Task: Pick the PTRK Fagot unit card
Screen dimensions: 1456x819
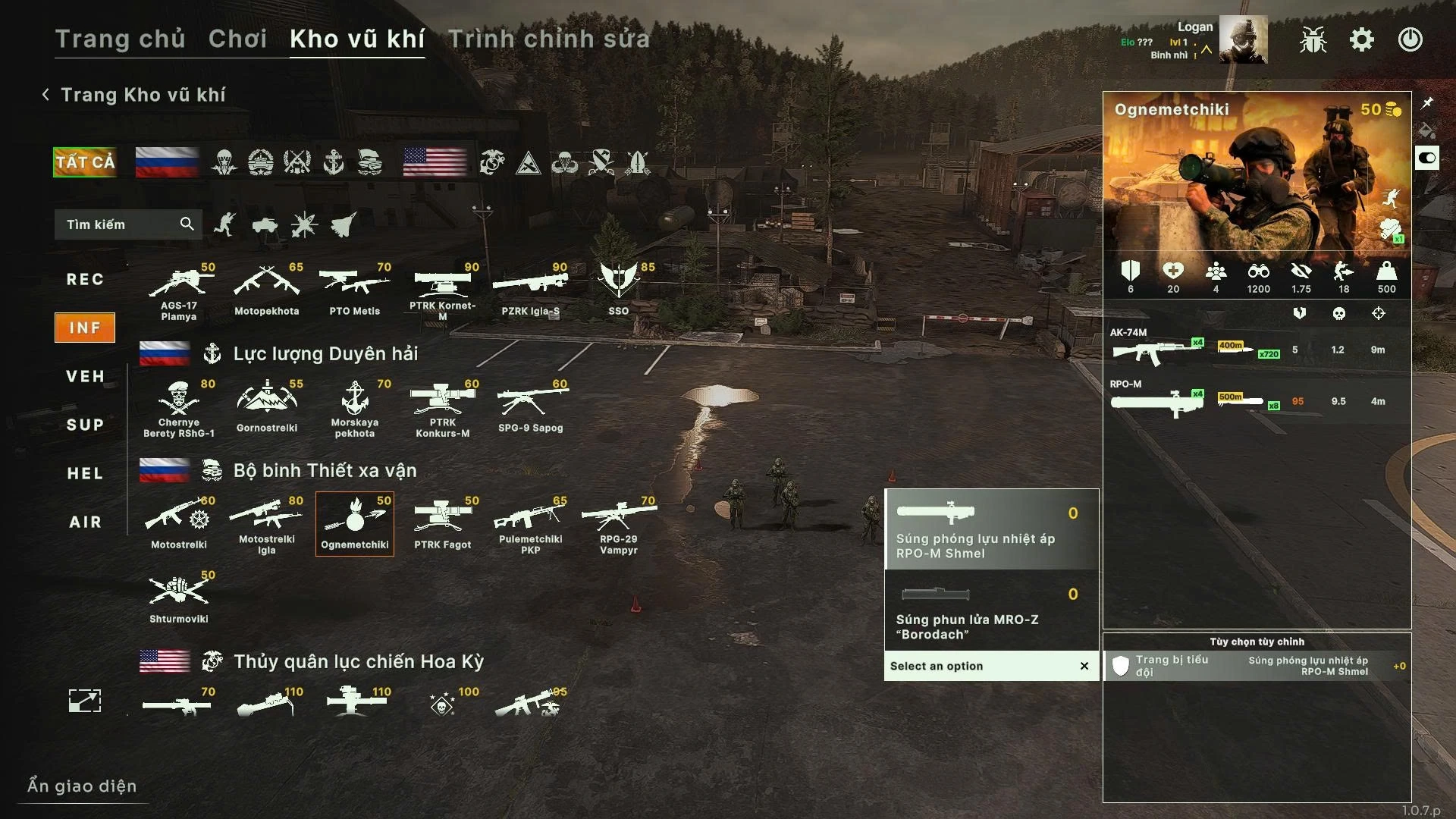Action: pos(443,523)
